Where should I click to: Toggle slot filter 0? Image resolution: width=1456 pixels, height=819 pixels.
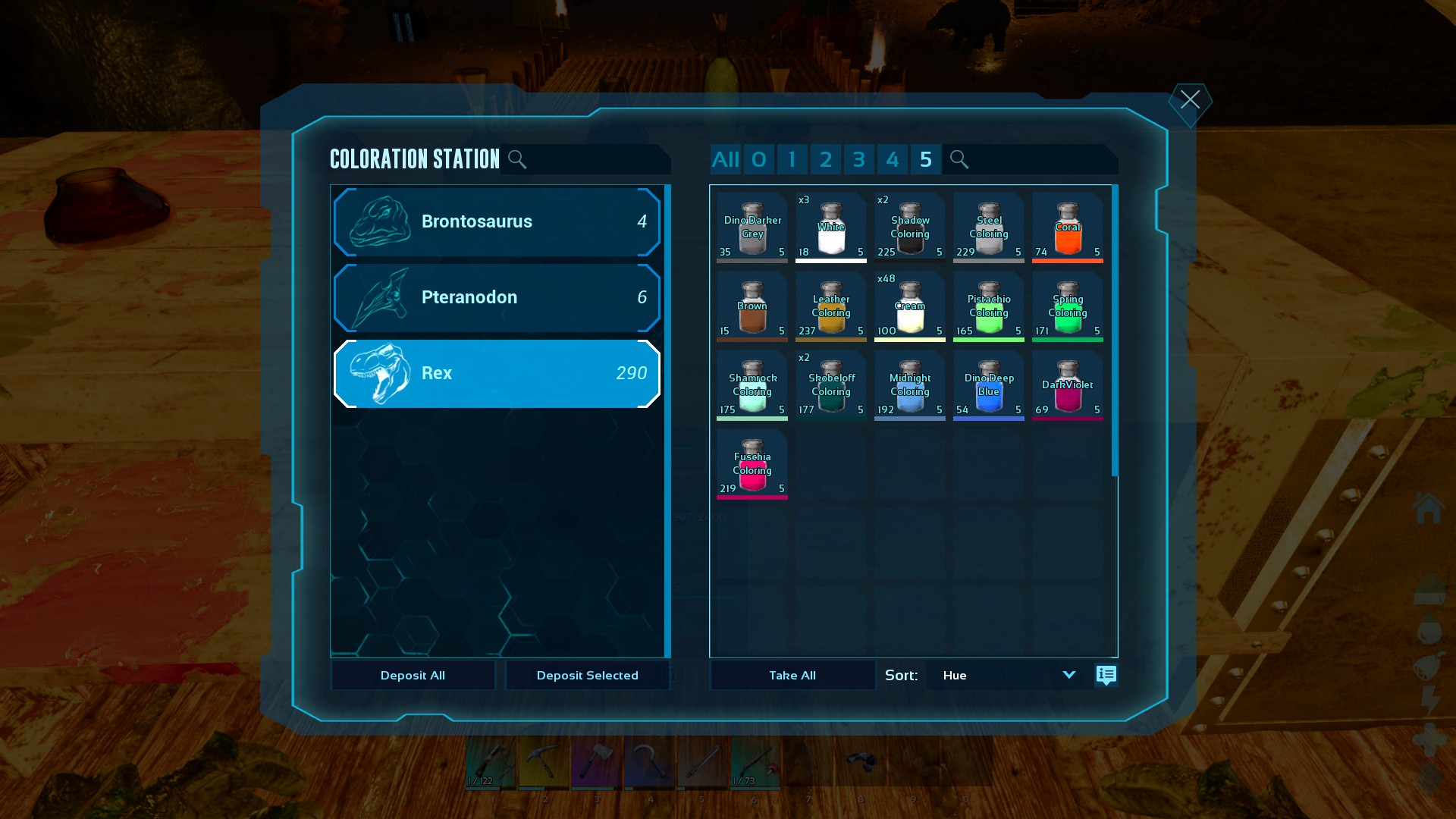pos(759,159)
